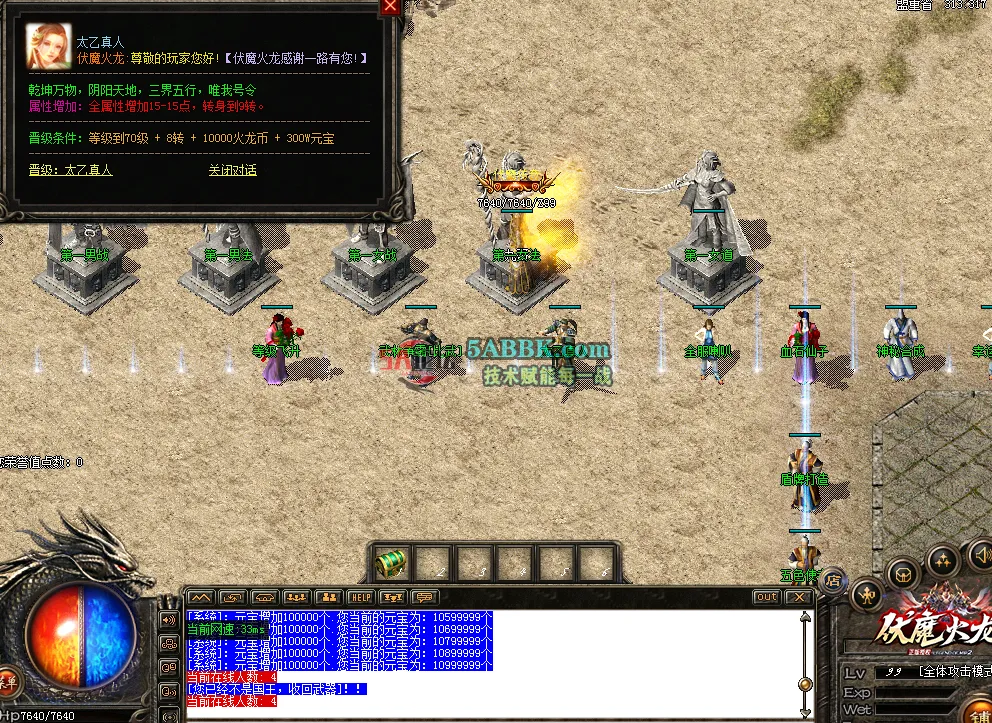
Task: Click the 'out' button above the chat
Action: (766, 597)
